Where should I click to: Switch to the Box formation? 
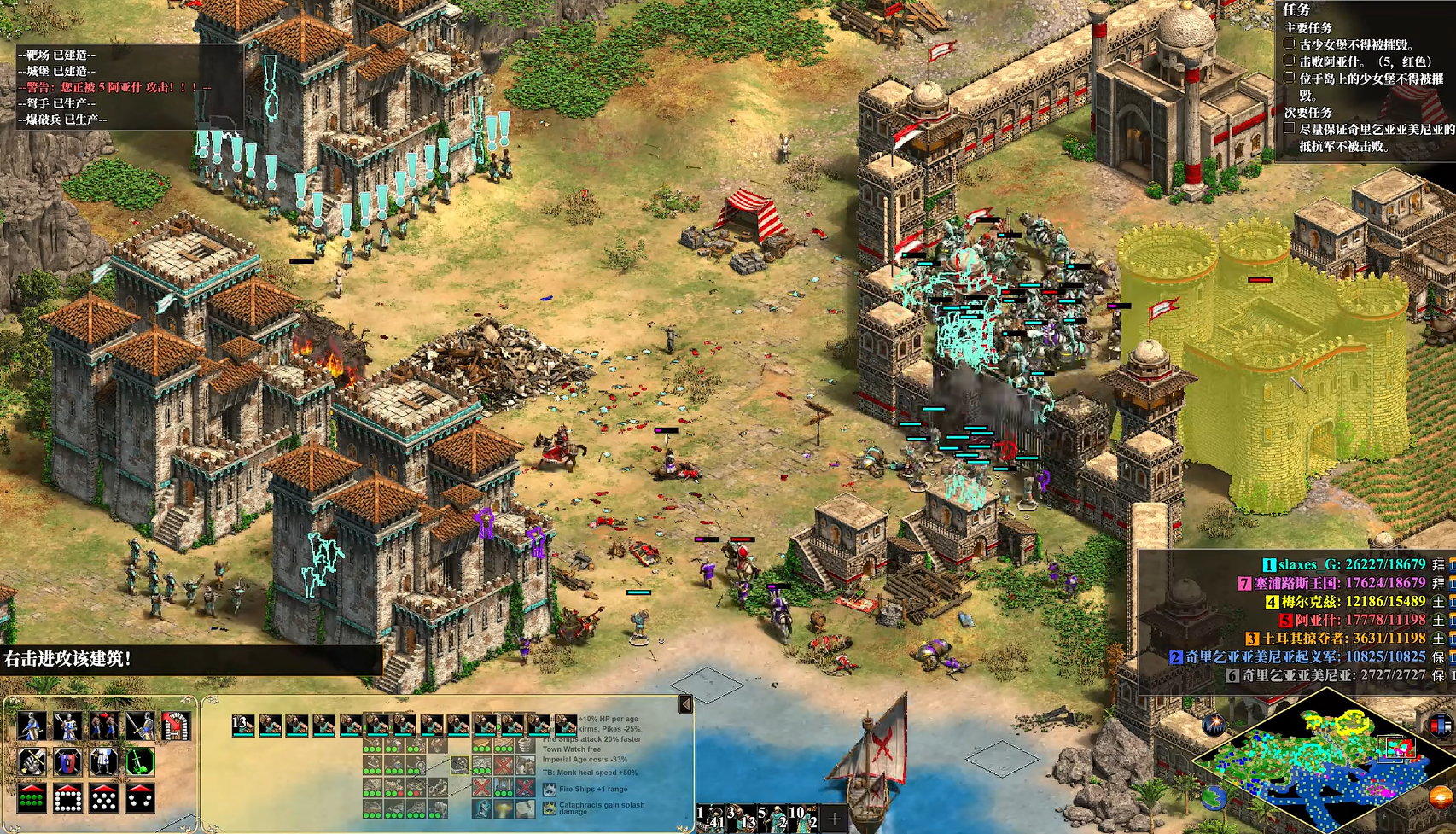pos(67,798)
